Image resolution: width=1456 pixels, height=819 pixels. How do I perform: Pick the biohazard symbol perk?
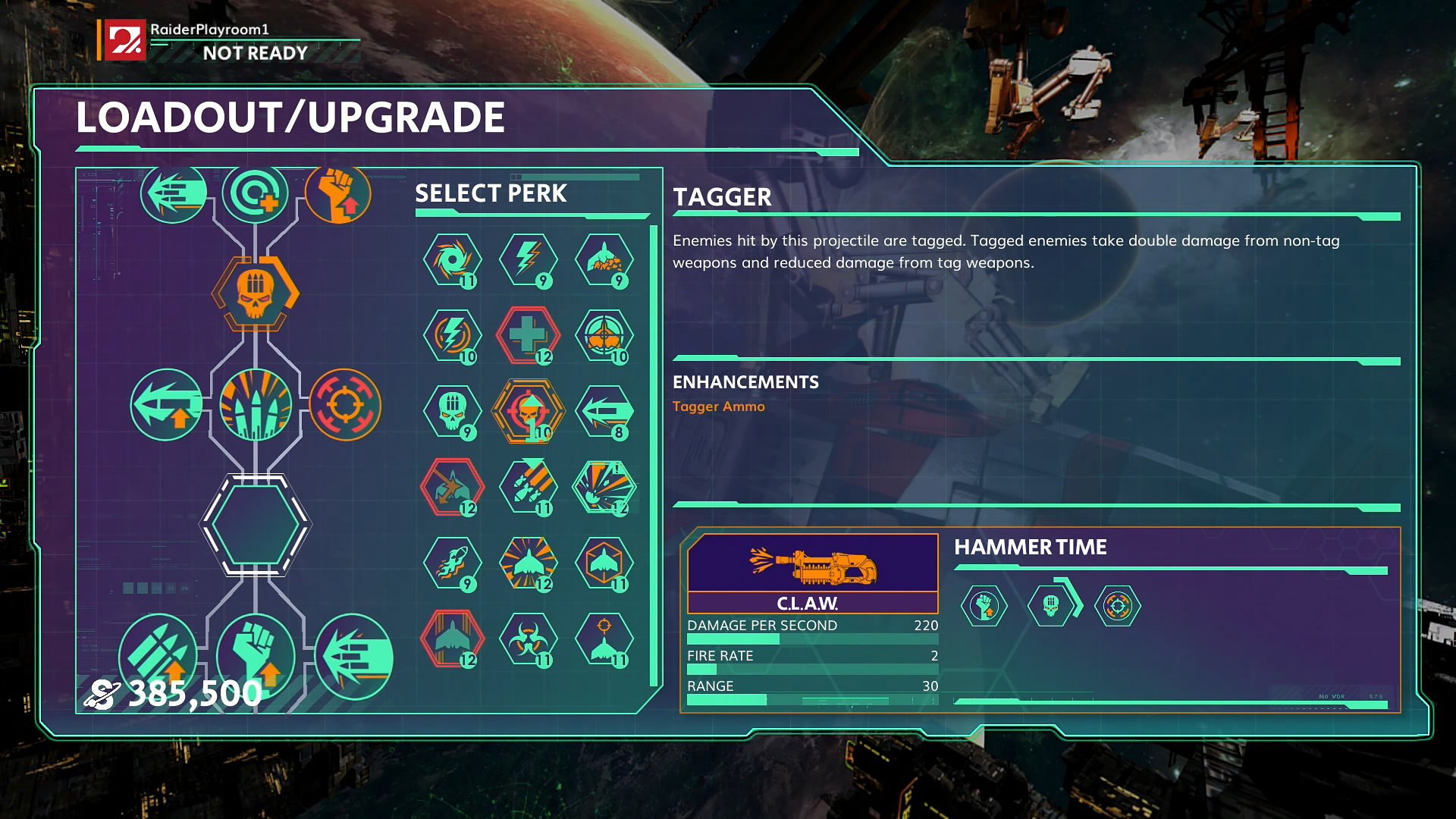528,639
